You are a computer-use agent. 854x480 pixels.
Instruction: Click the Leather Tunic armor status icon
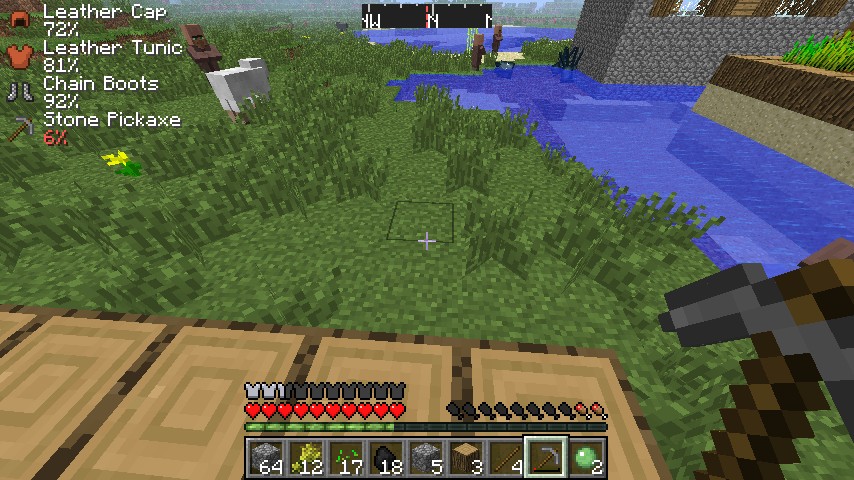(20, 54)
